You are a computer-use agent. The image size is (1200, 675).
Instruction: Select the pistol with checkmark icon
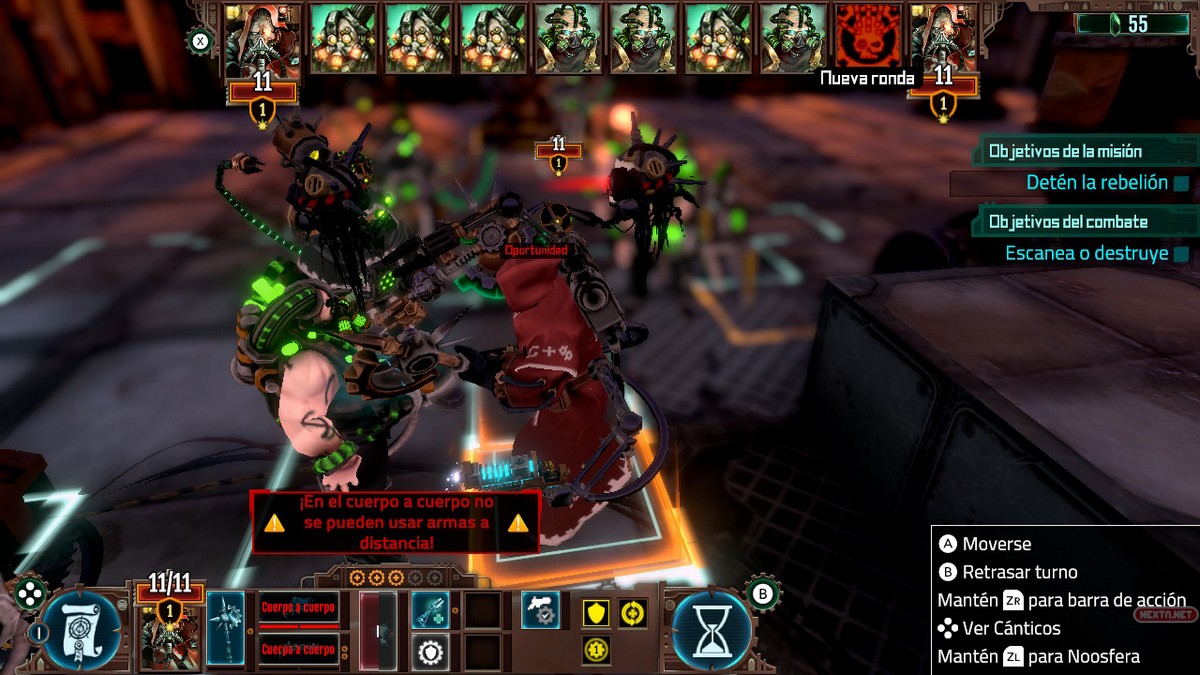[x=540, y=610]
